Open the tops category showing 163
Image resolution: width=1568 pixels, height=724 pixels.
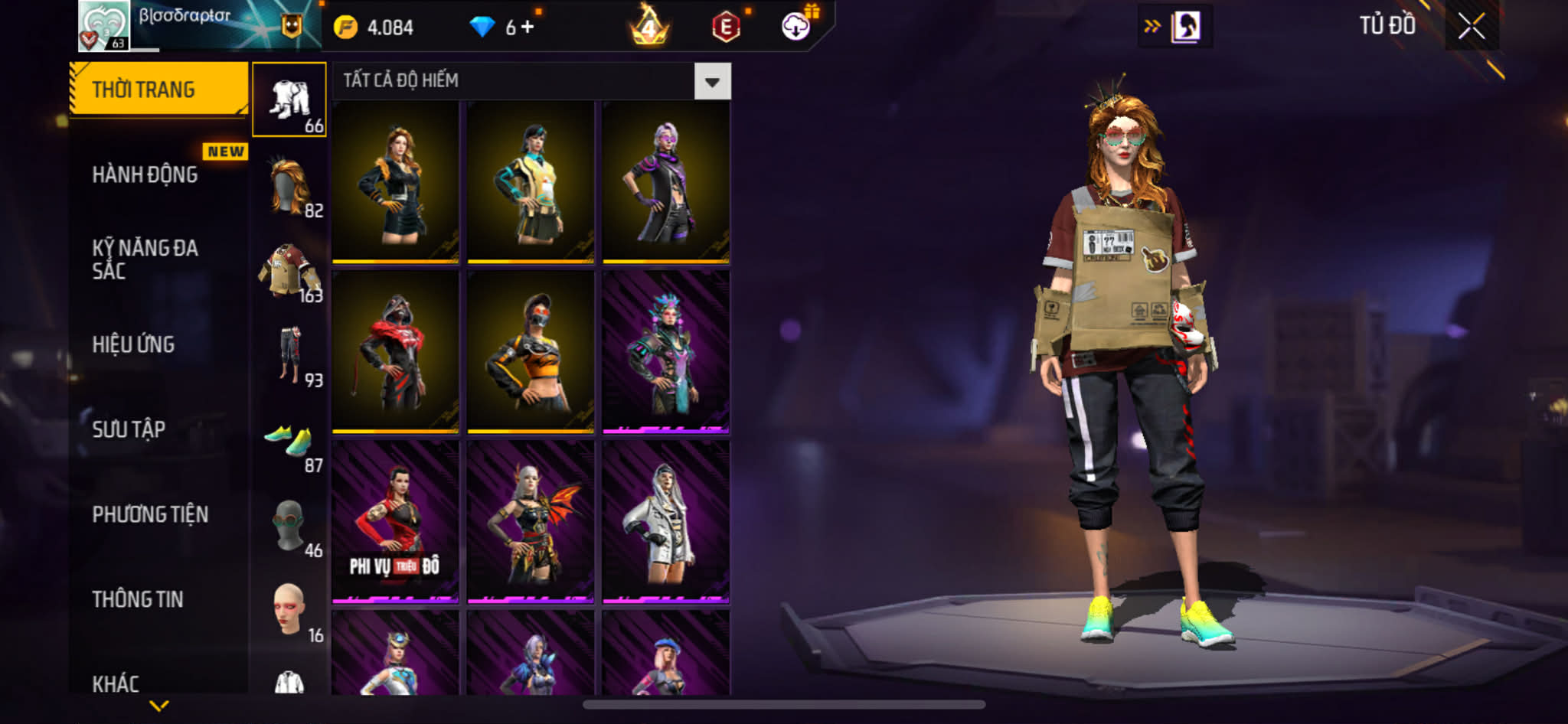[289, 272]
